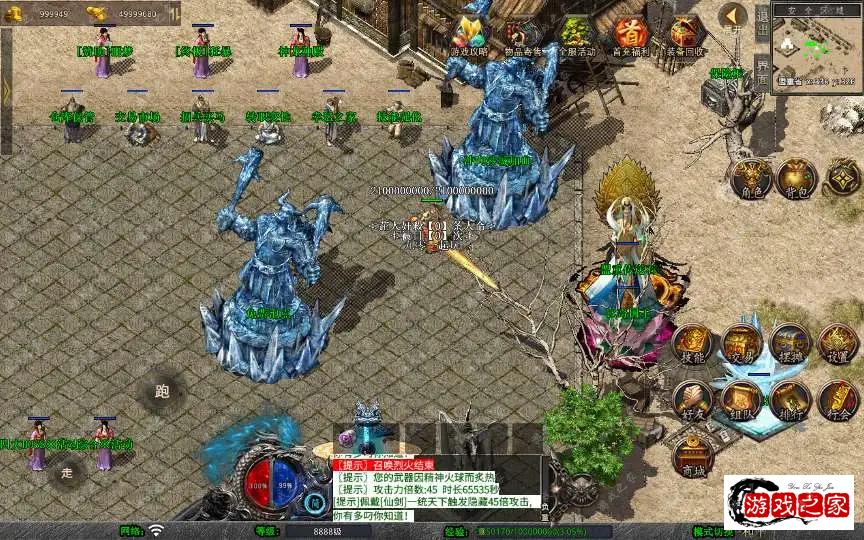This screenshot has width=864, height=540.
Task: Open the 好友 friends list
Action: click(x=693, y=399)
